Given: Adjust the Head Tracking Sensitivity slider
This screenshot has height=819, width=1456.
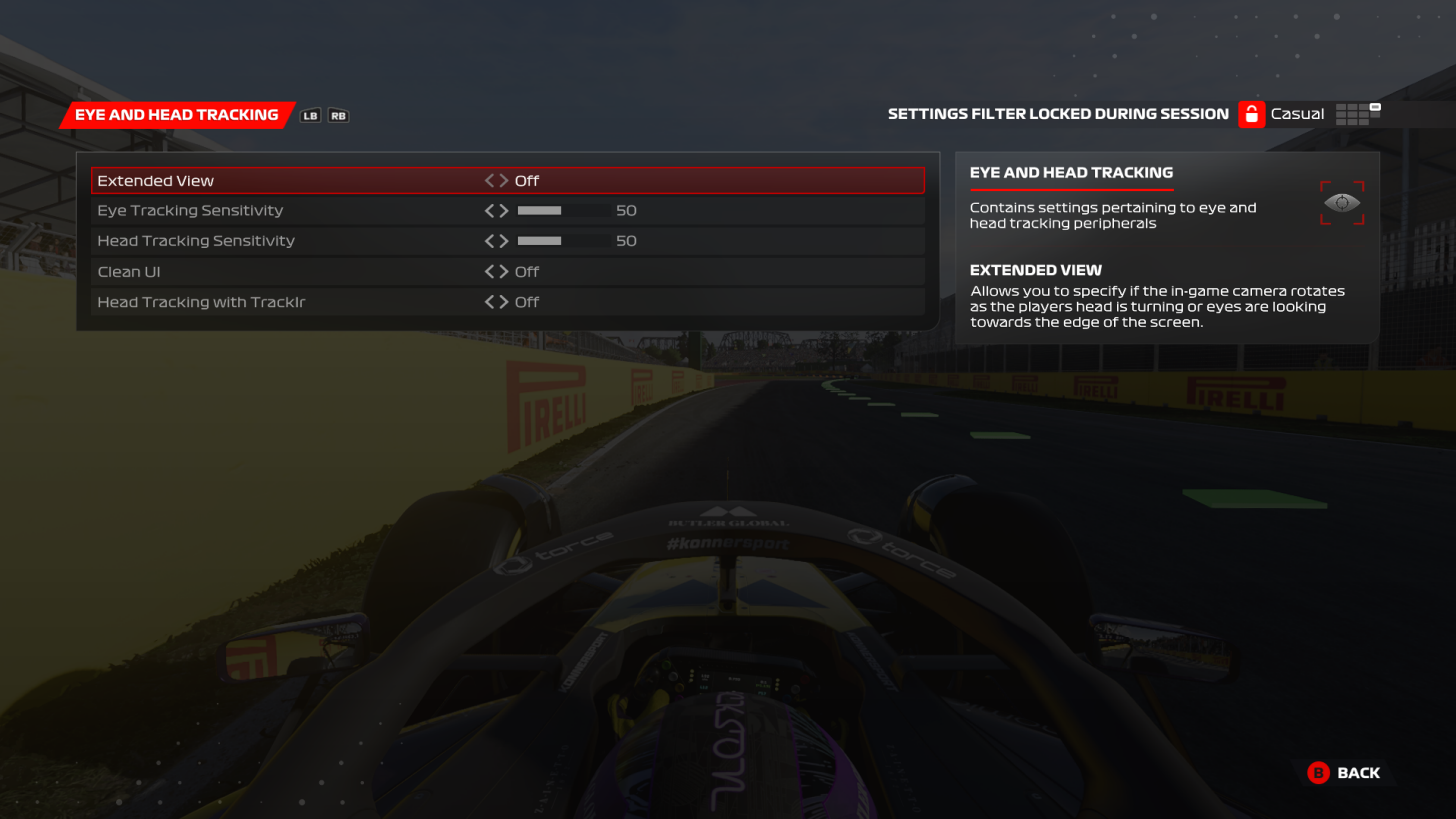Looking at the screenshot, I should click(x=562, y=240).
